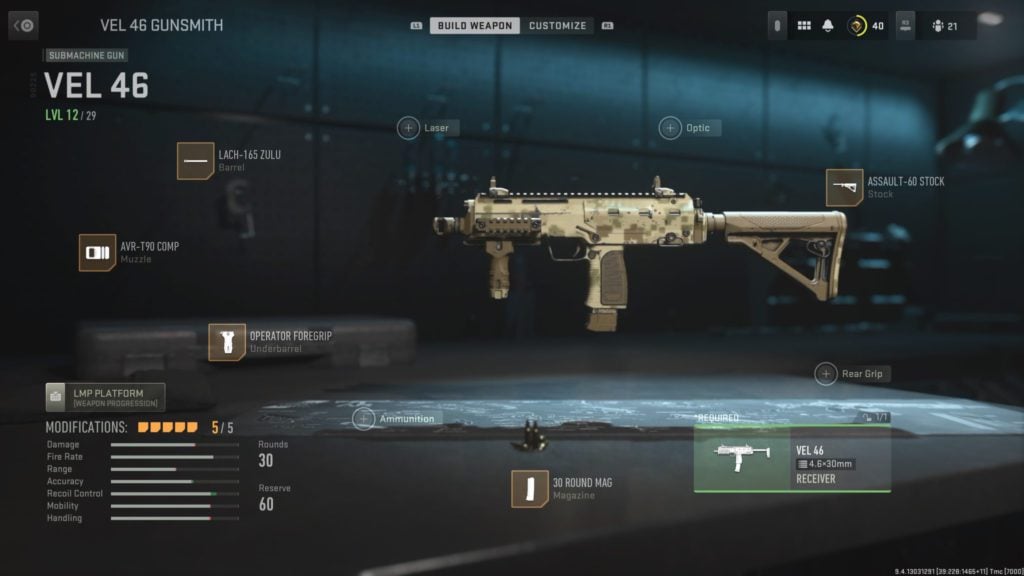Screen dimensions: 1024x576
Task: Choose the AVR-T90 Comp muzzle slot
Action: [97, 252]
